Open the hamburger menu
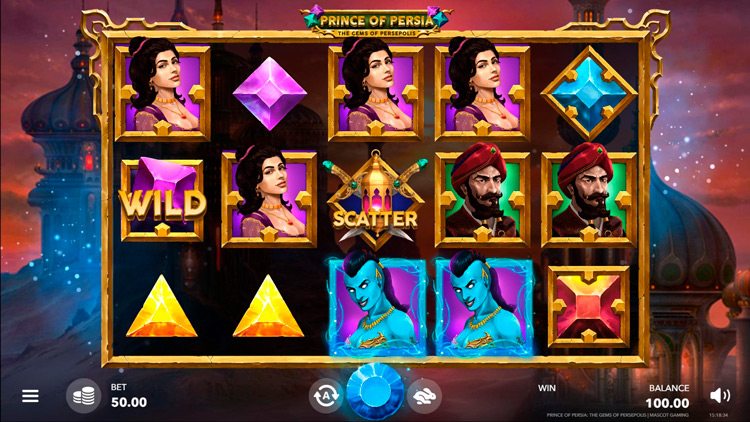This screenshot has width=750, height=422. click(x=30, y=396)
